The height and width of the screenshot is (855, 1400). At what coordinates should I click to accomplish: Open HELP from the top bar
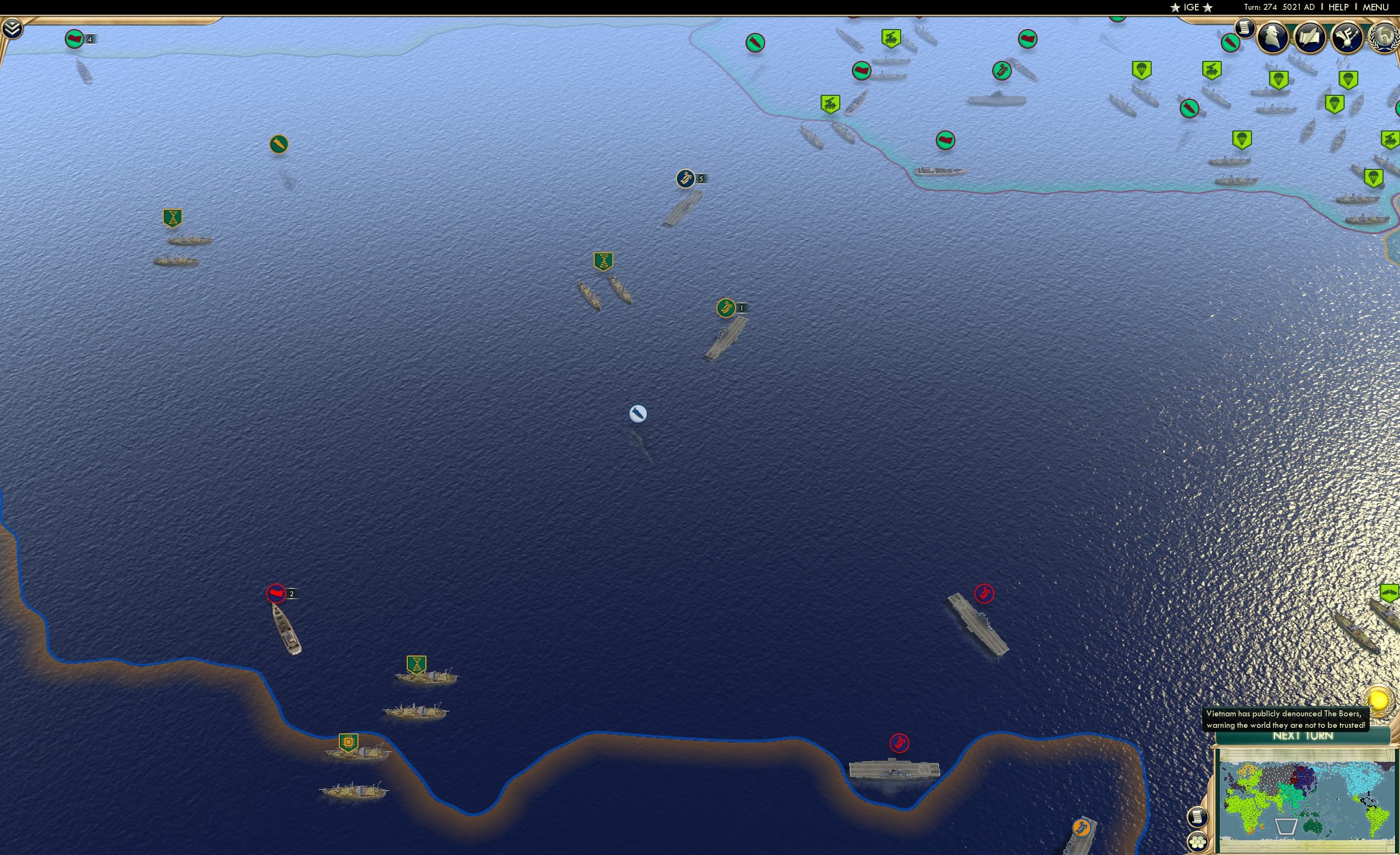point(1339,7)
